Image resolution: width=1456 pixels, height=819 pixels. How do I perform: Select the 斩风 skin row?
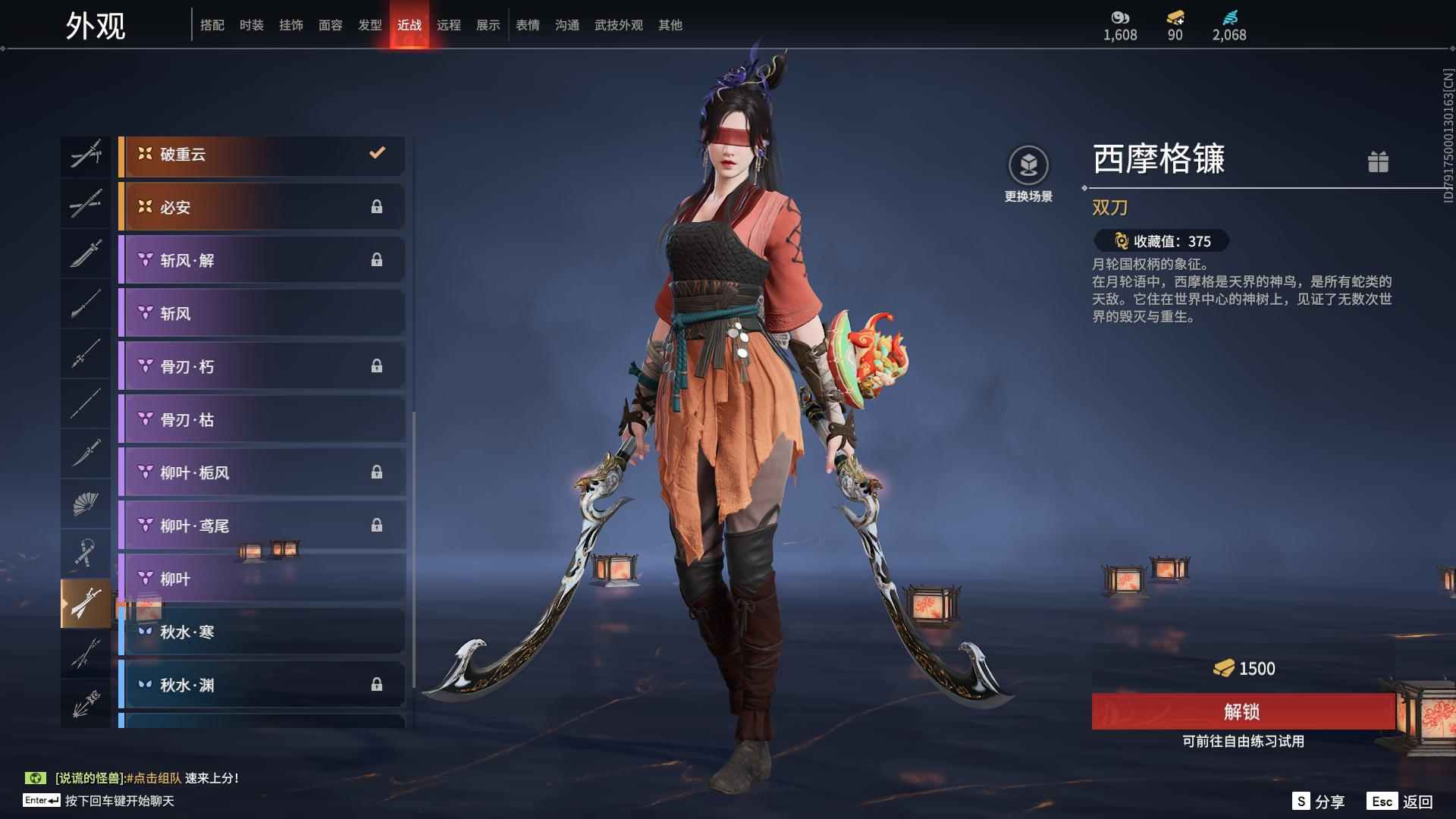262,313
